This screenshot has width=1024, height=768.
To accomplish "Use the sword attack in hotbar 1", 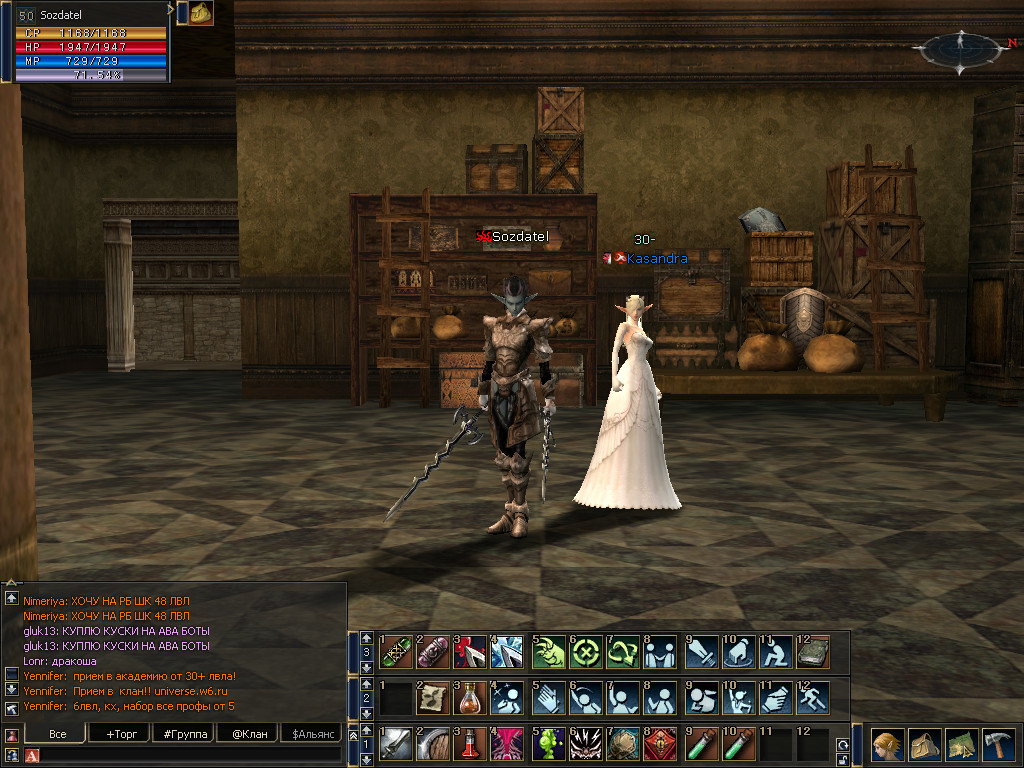I will click(x=396, y=745).
